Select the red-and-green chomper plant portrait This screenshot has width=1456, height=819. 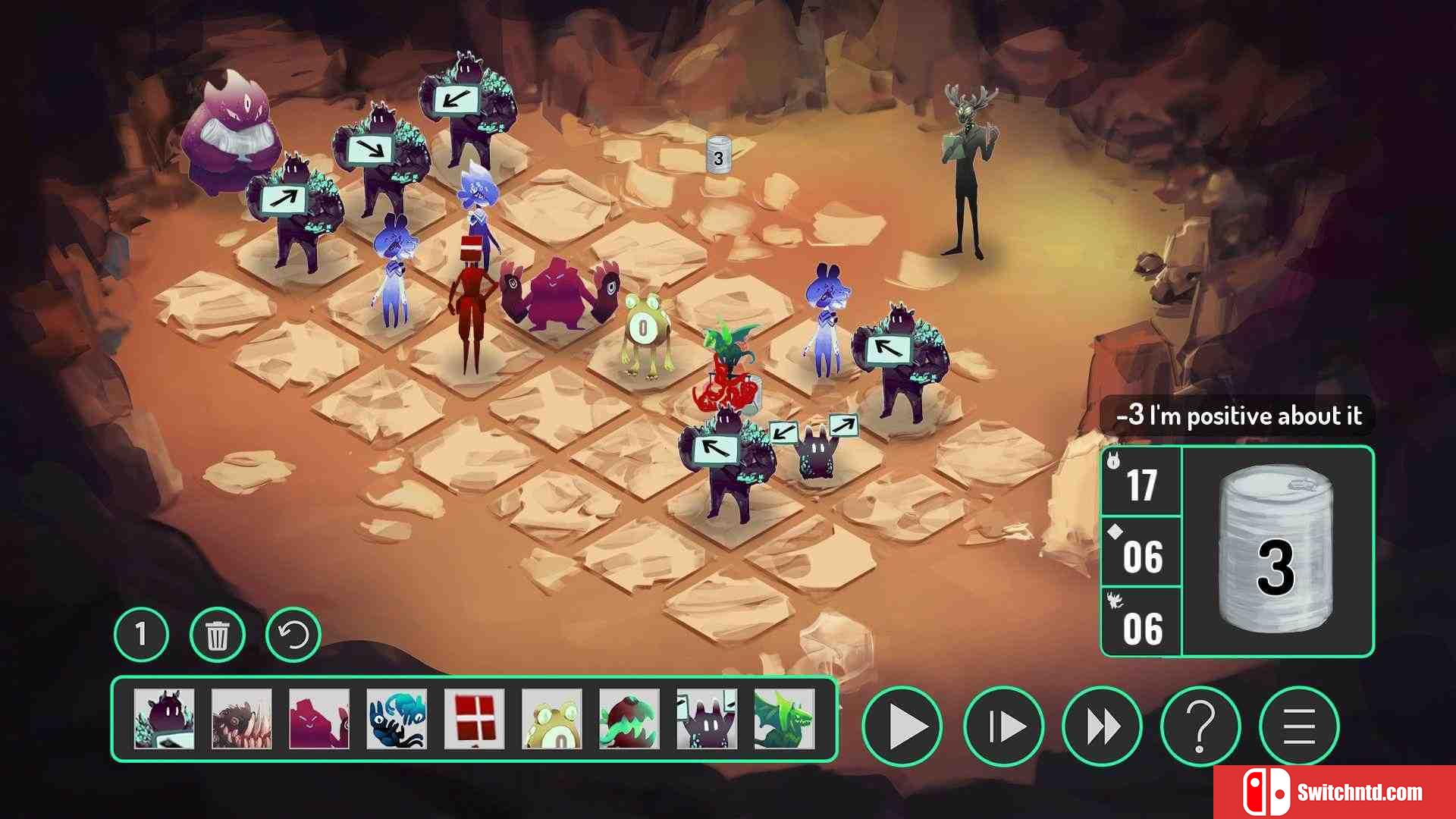click(629, 719)
